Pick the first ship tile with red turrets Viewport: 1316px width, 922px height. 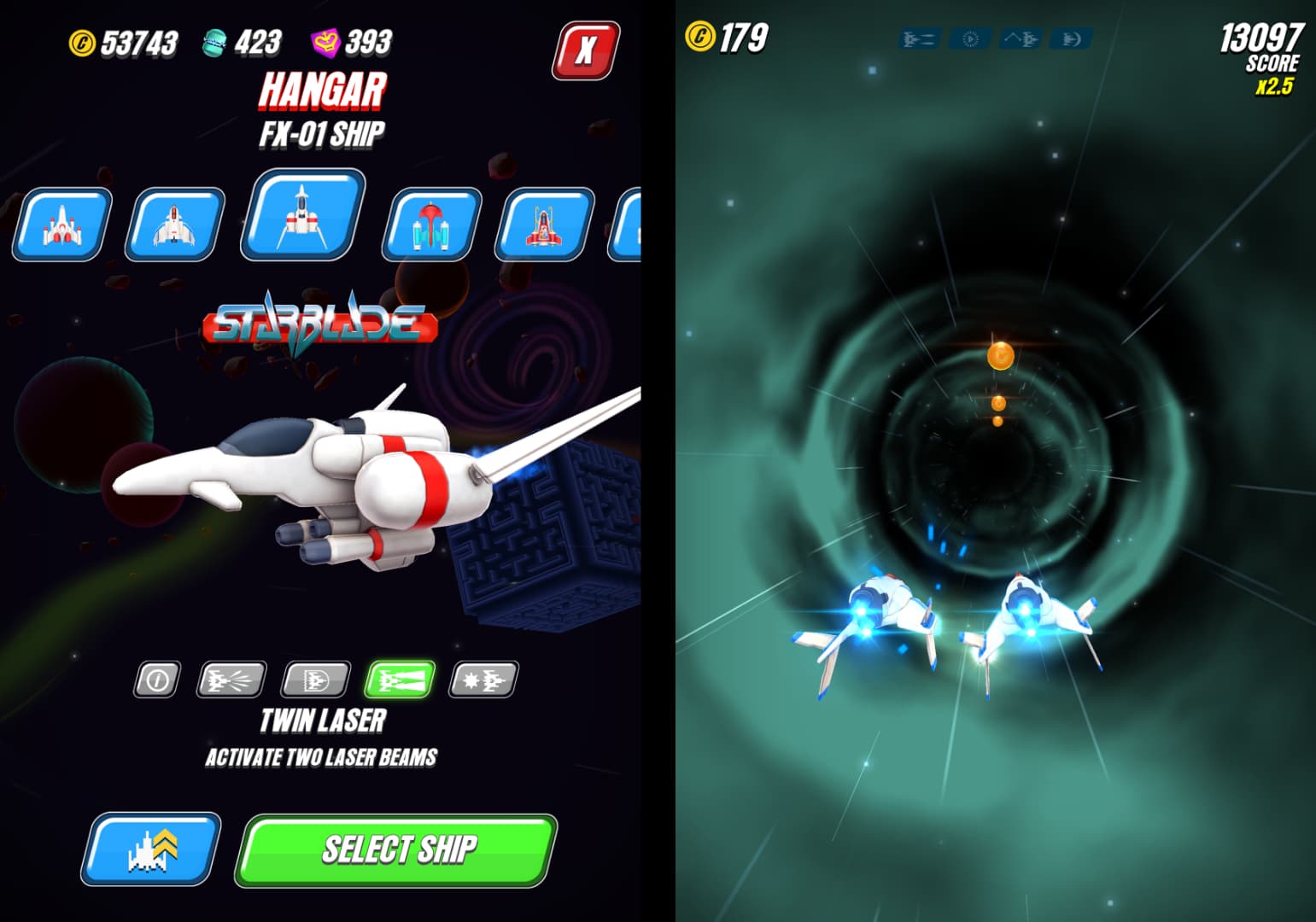coord(61,225)
